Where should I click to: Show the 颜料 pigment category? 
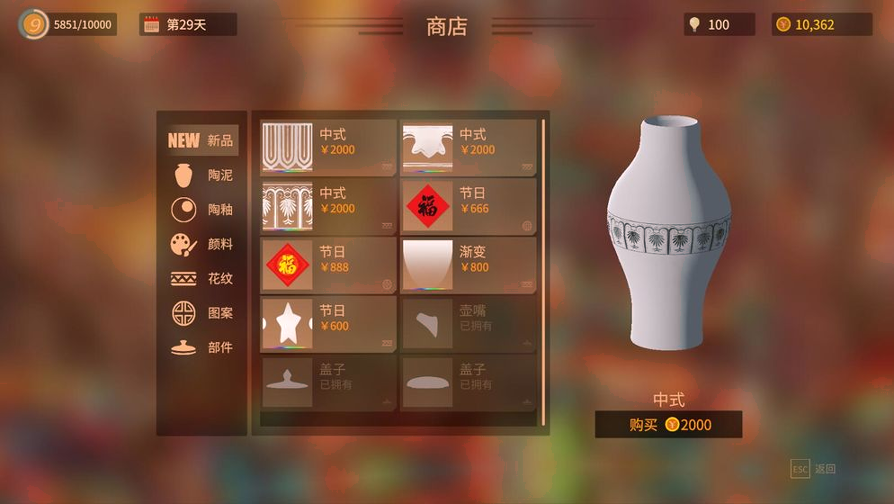202,244
